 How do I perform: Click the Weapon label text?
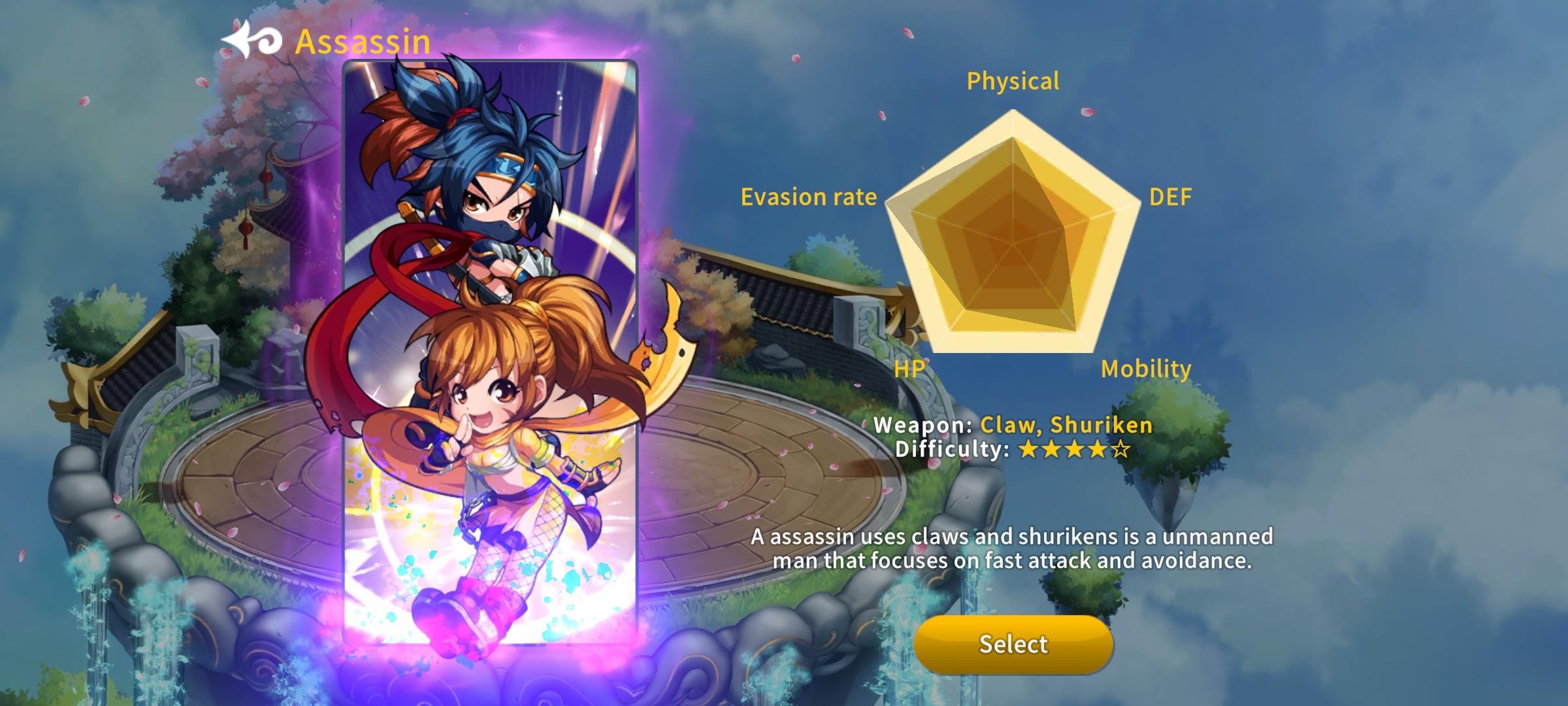click(928, 425)
